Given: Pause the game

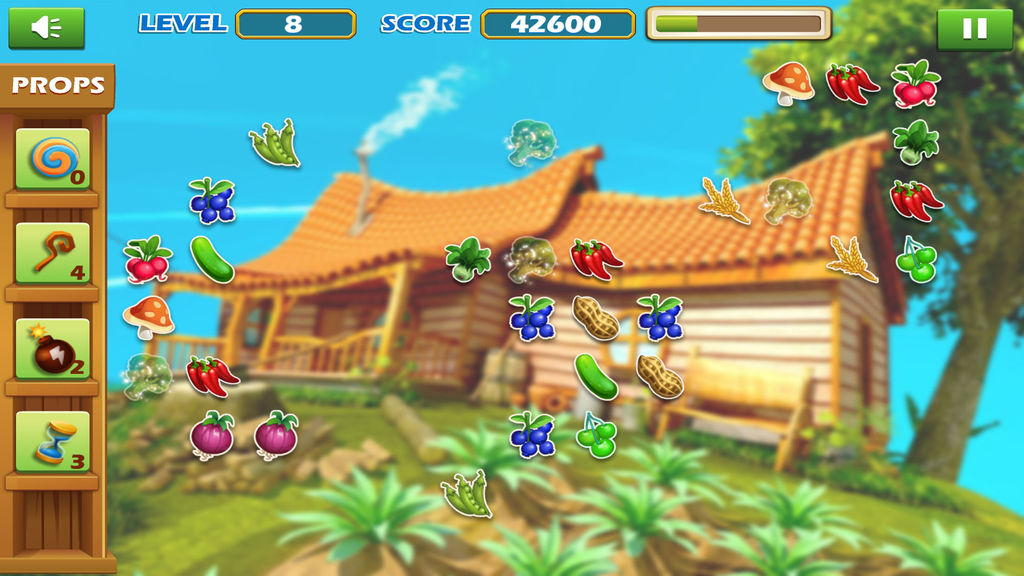Looking at the screenshot, I should [x=974, y=29].
